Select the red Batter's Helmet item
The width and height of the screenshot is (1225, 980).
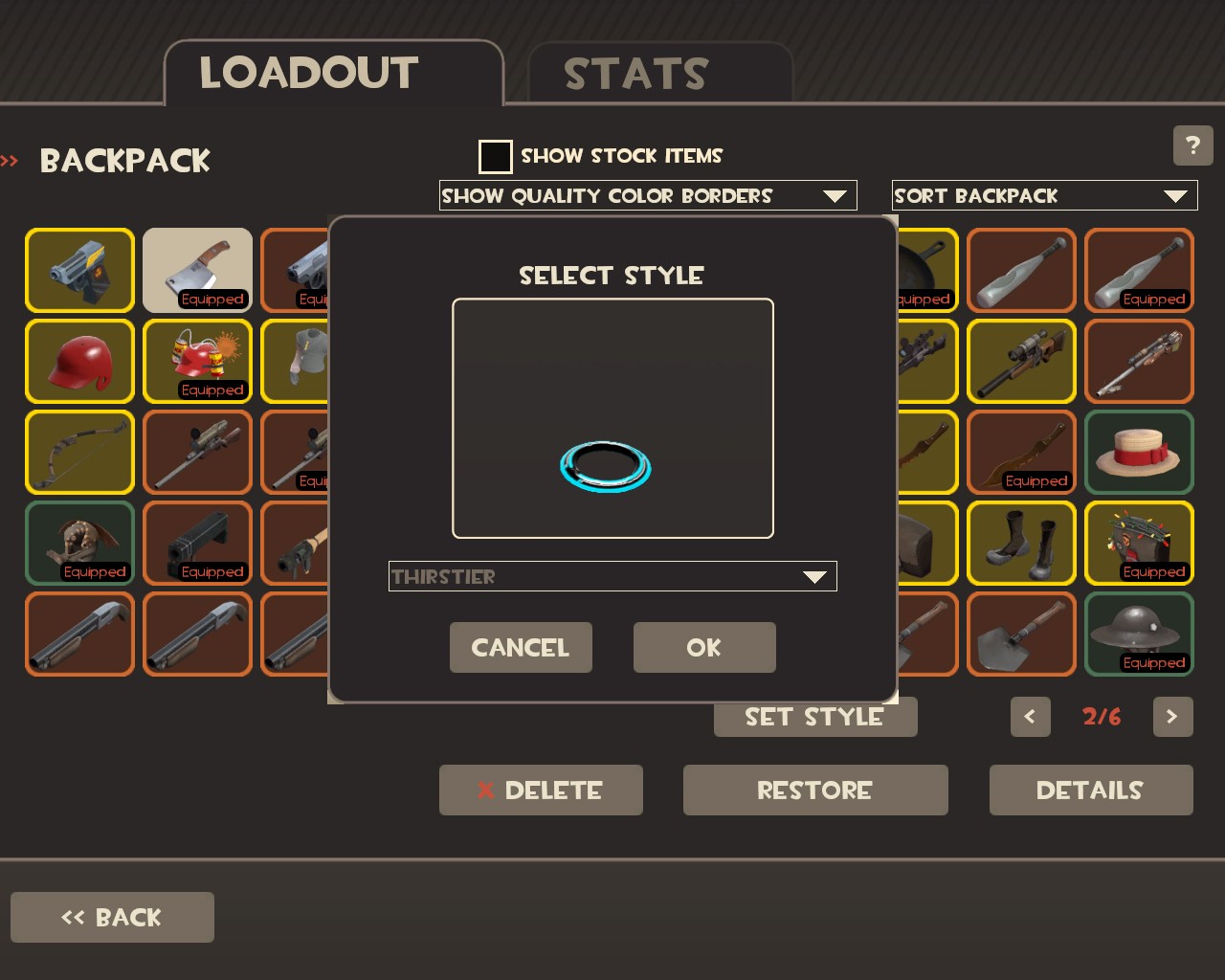79,361
